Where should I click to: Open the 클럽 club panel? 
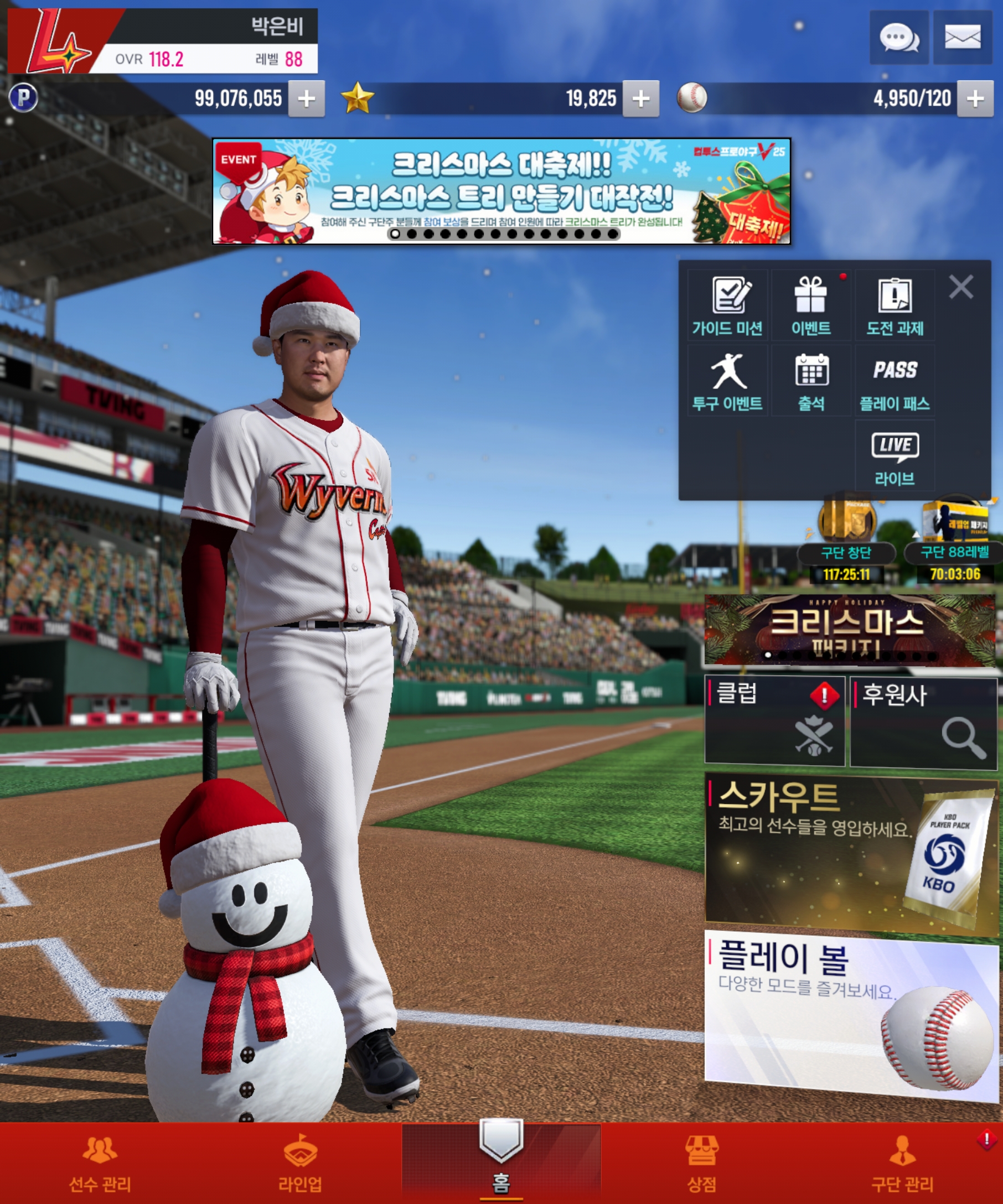[774, 720]
